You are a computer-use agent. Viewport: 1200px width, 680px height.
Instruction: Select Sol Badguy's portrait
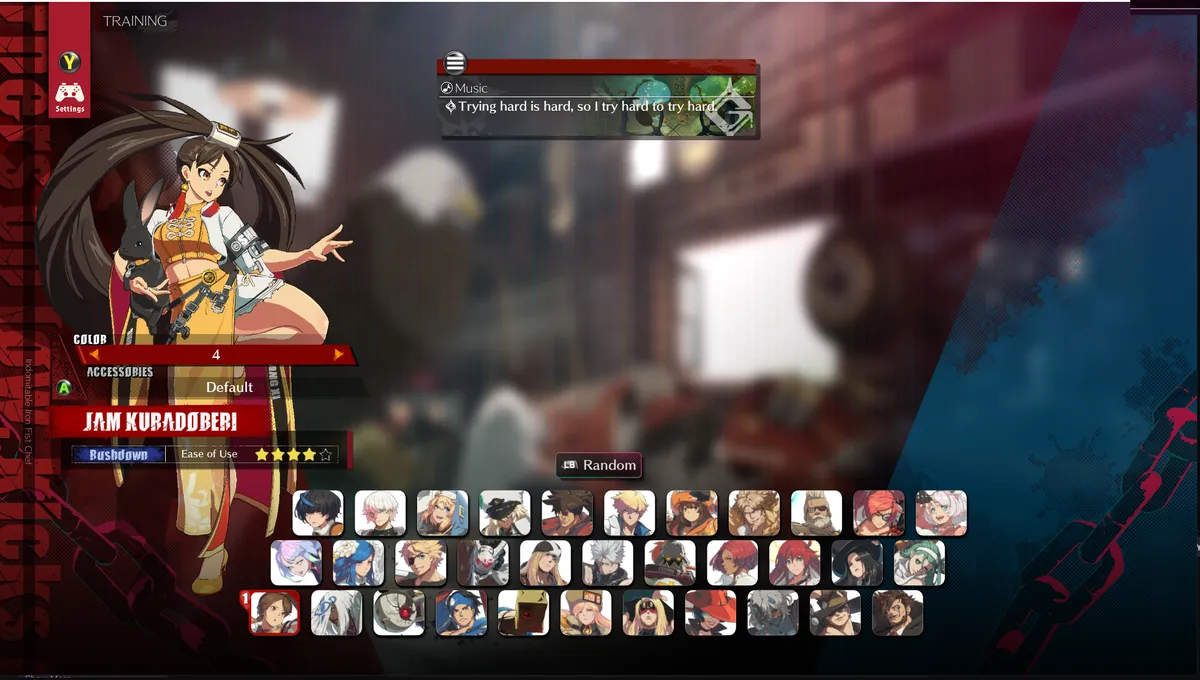[567, 513]
